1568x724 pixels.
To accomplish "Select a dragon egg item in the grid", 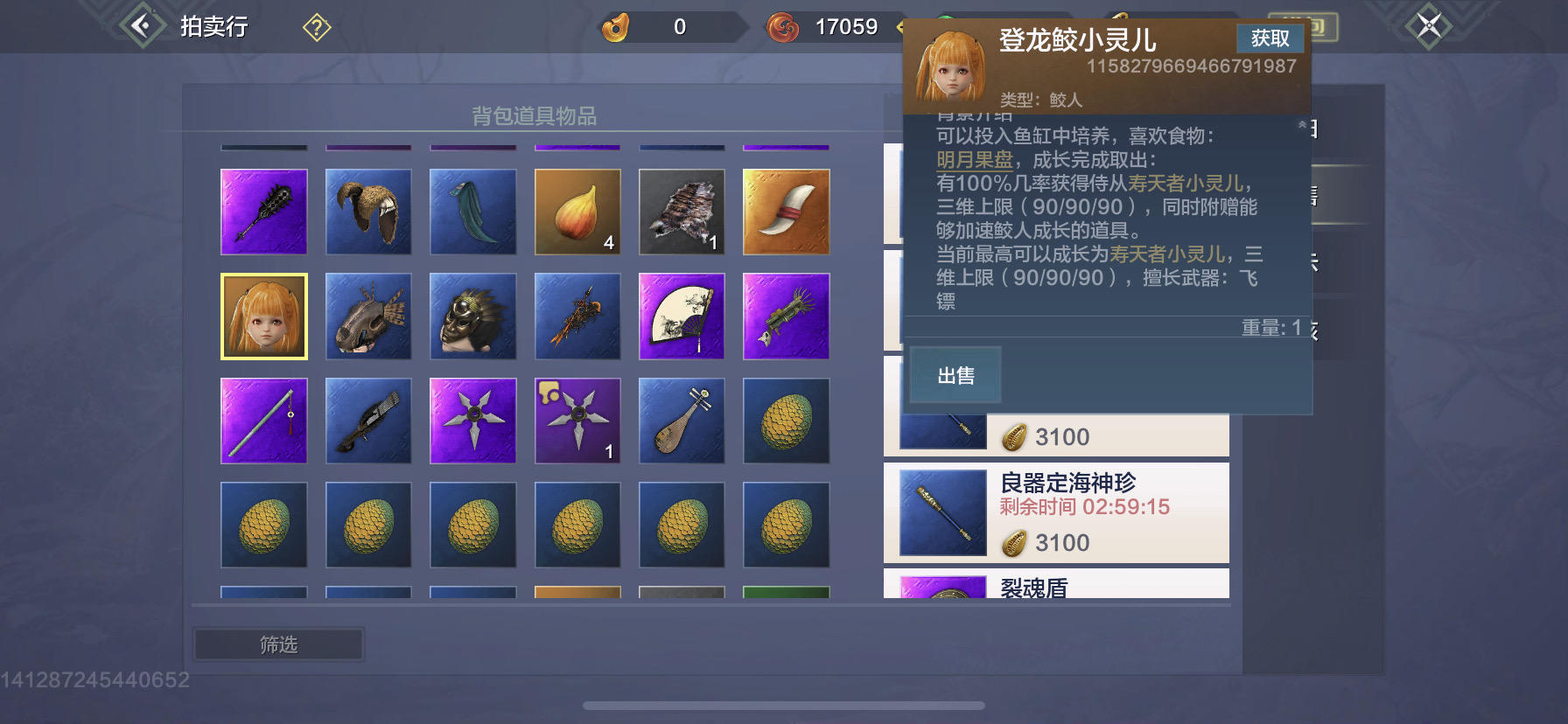I will tap(786, 421).
